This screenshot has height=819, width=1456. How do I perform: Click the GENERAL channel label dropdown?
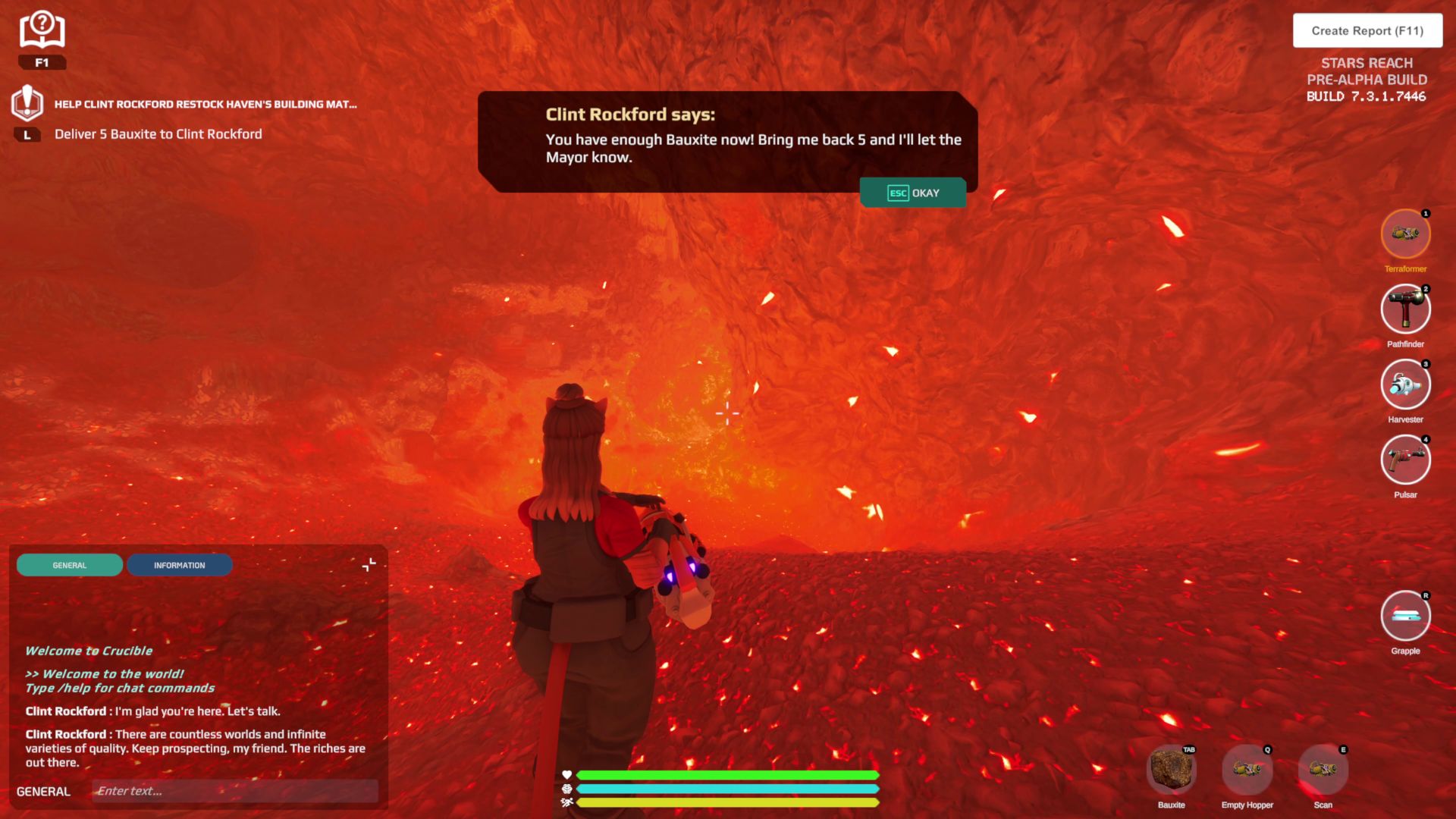click(43, 791)
